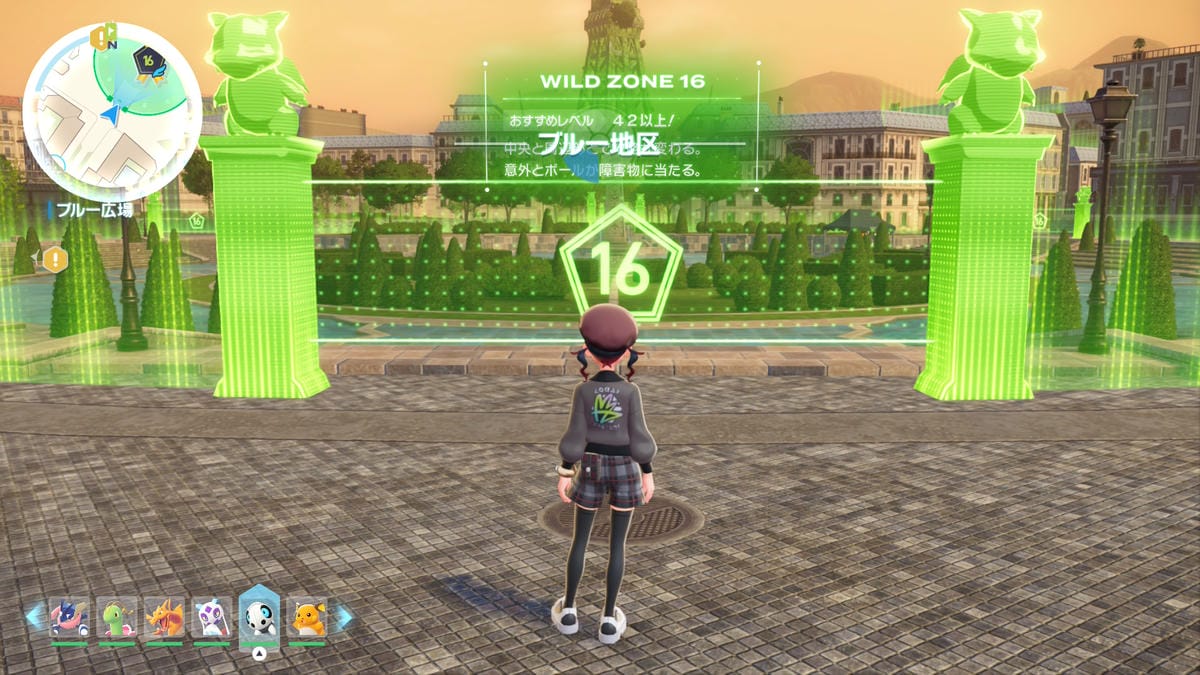Open the circular minimap
This screenshot has height=675, width=1200.
[x=111, y=111]
